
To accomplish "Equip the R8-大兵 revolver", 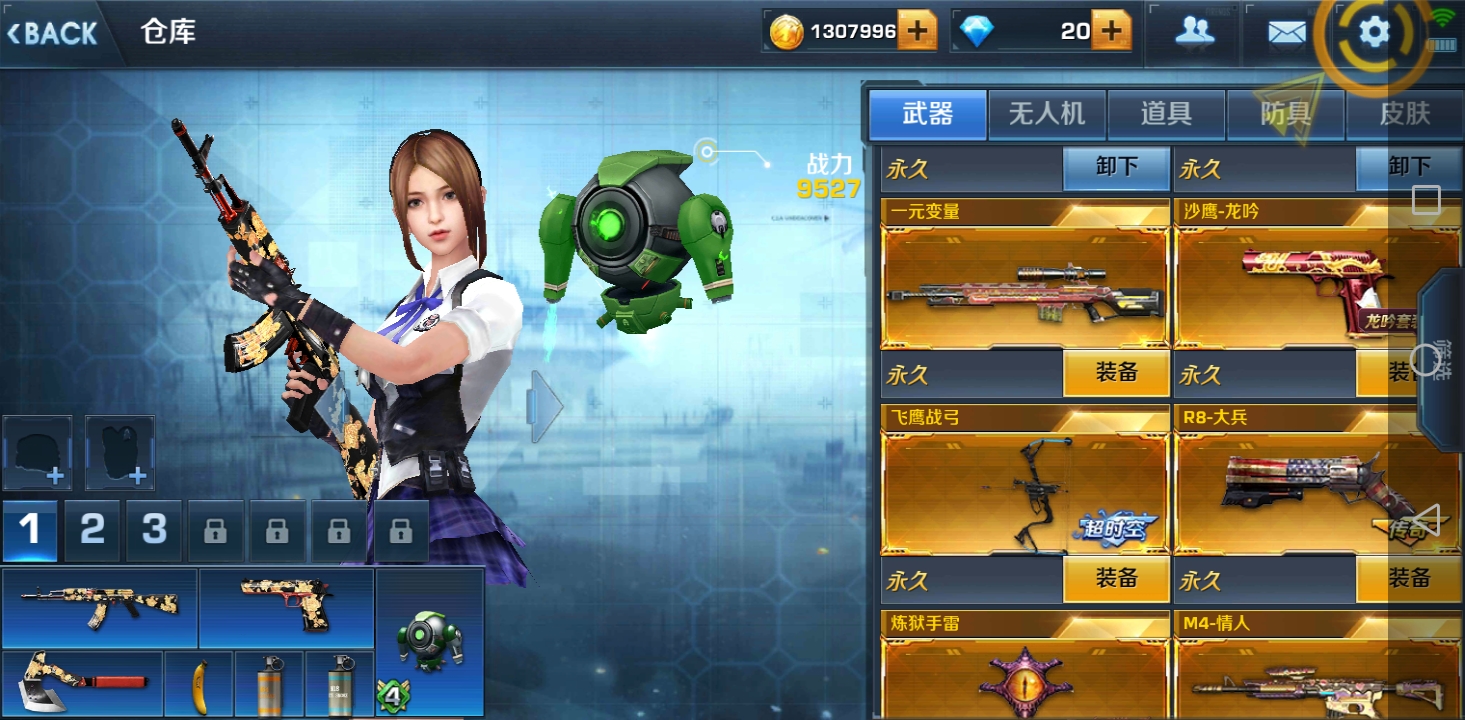I will coord(1408,579).
